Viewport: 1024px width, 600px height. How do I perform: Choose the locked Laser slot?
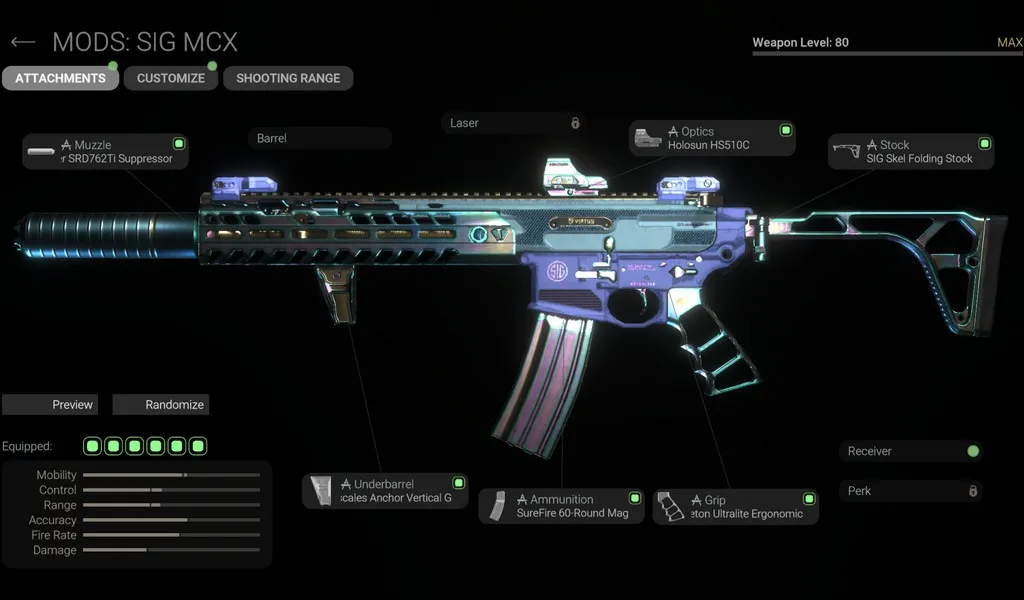tap(513, 123)
